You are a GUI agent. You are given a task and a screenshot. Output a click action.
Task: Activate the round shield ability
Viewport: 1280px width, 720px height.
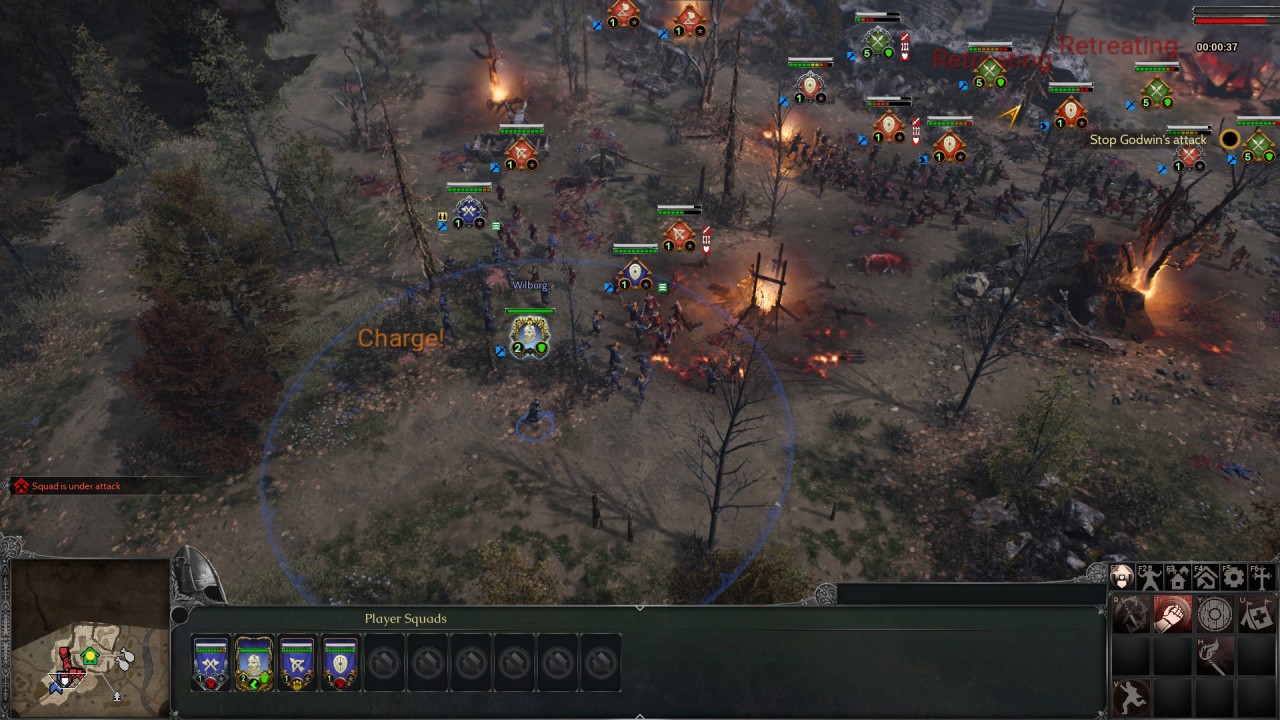(x=1215, y=614)
